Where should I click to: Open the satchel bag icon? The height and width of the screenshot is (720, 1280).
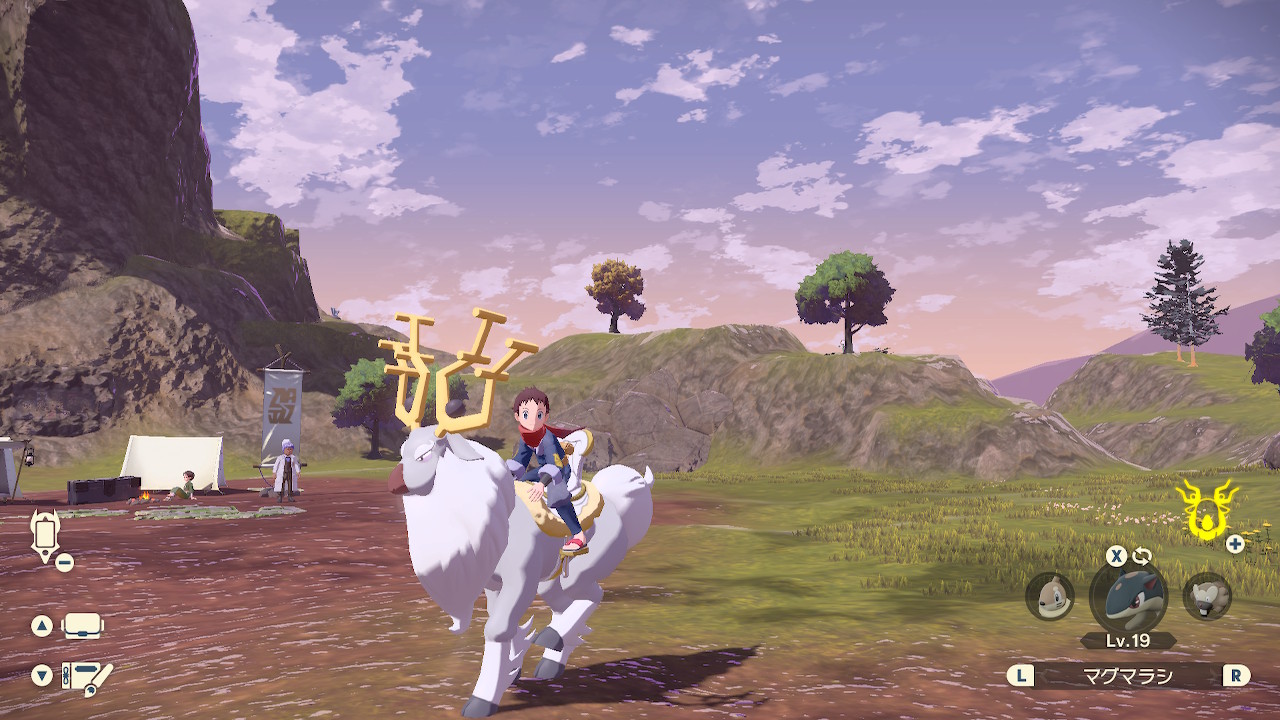click(83, 627)
